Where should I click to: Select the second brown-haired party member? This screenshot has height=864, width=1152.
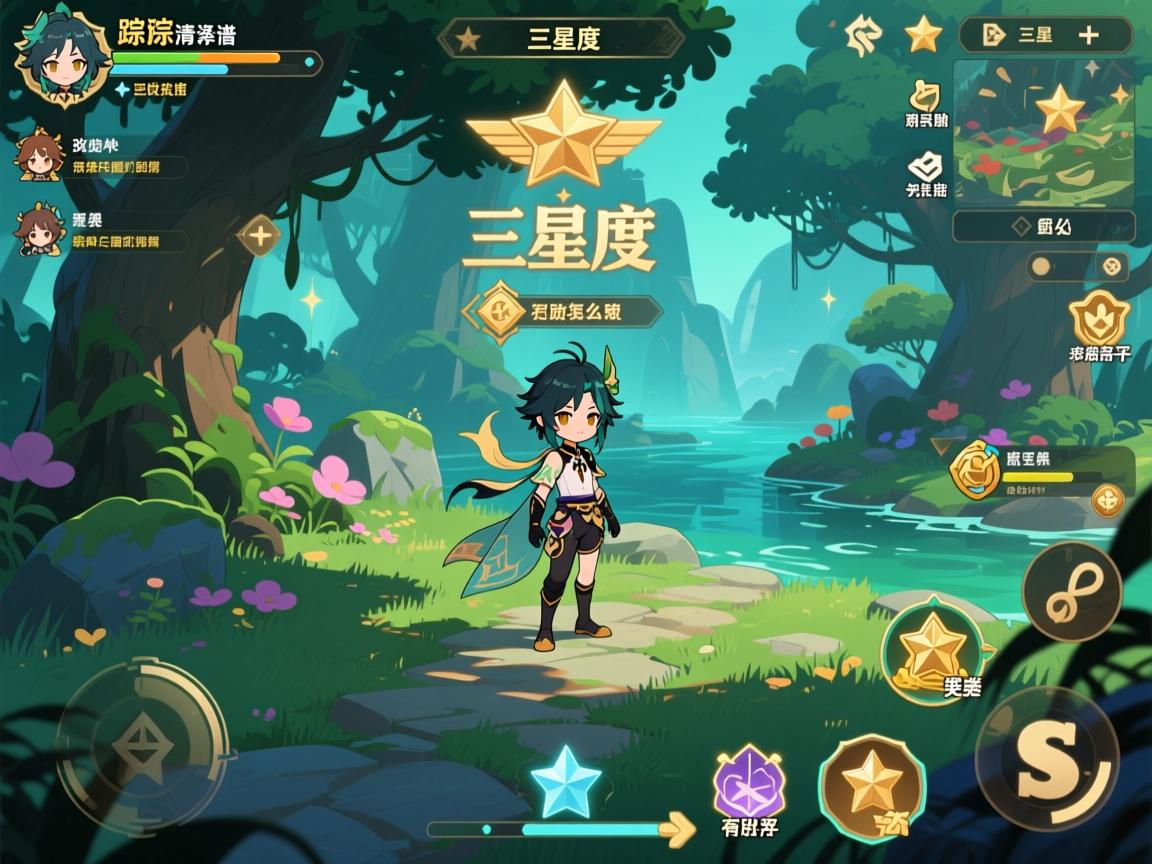pyautogui.click(x=40, y=230)
